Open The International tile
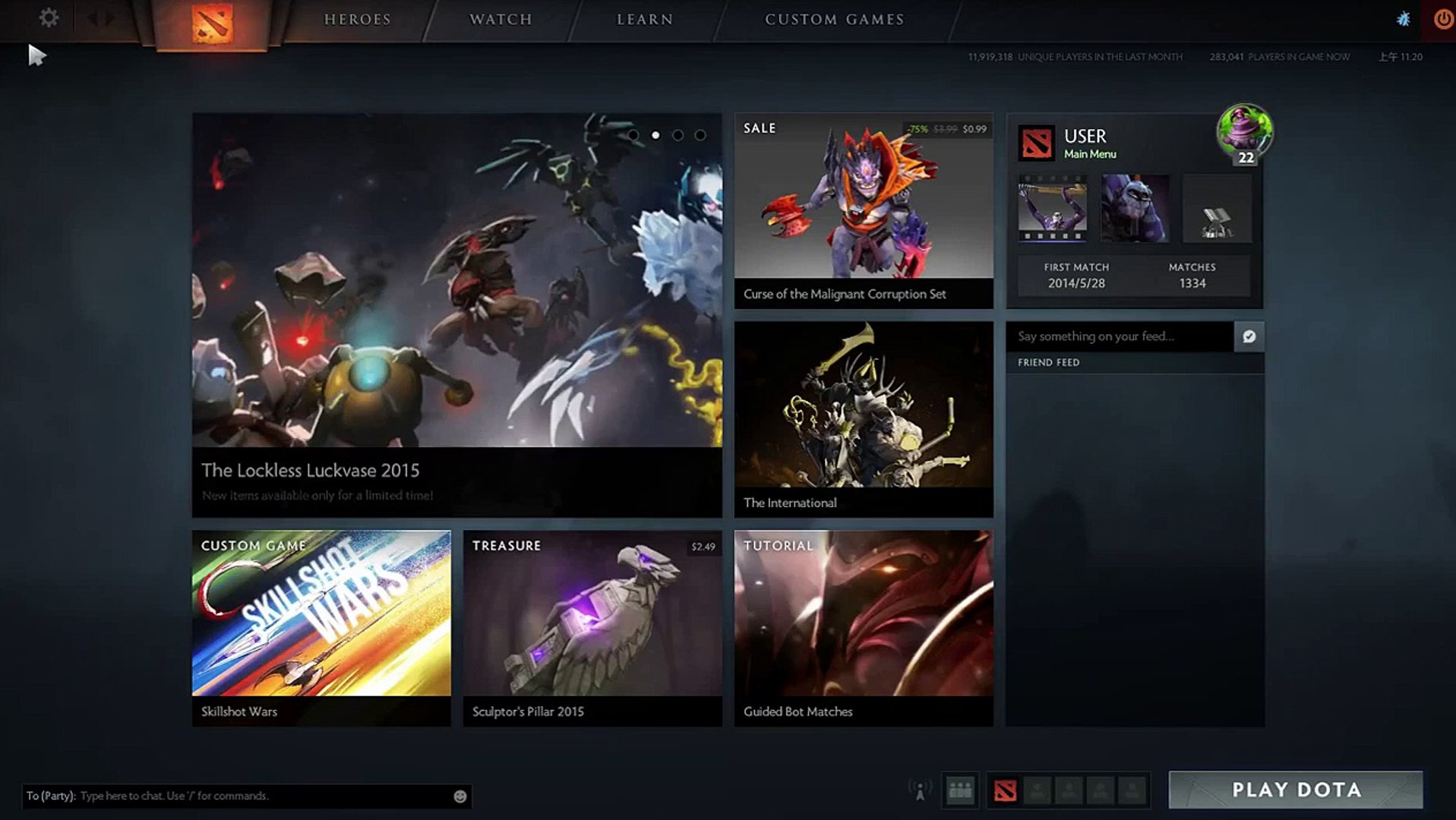This screenshot has height=820, width=1456. tap(864, 419)
